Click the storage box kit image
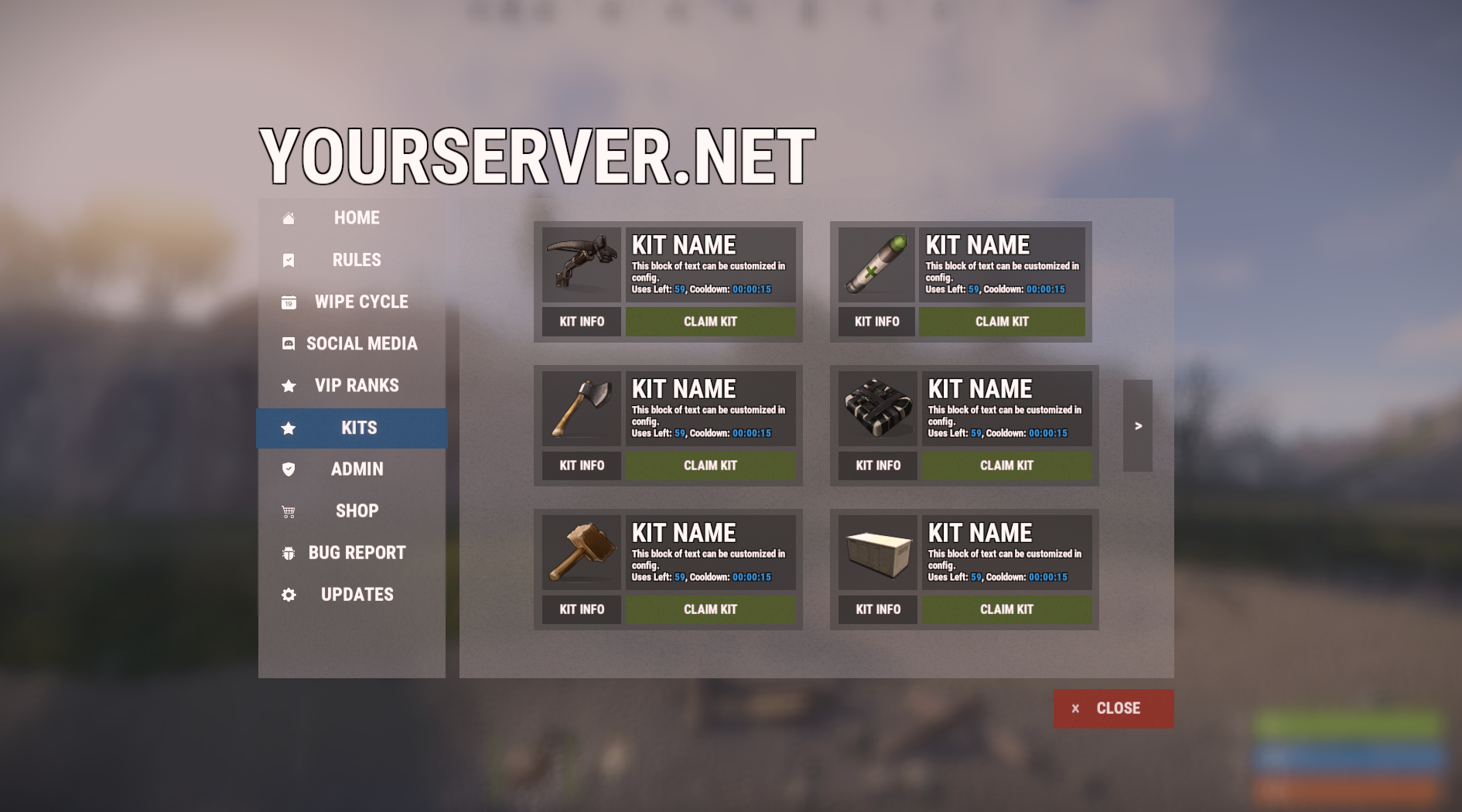Screen dimensions: 1462x812 pyautogui.click(x=878, y=552)
